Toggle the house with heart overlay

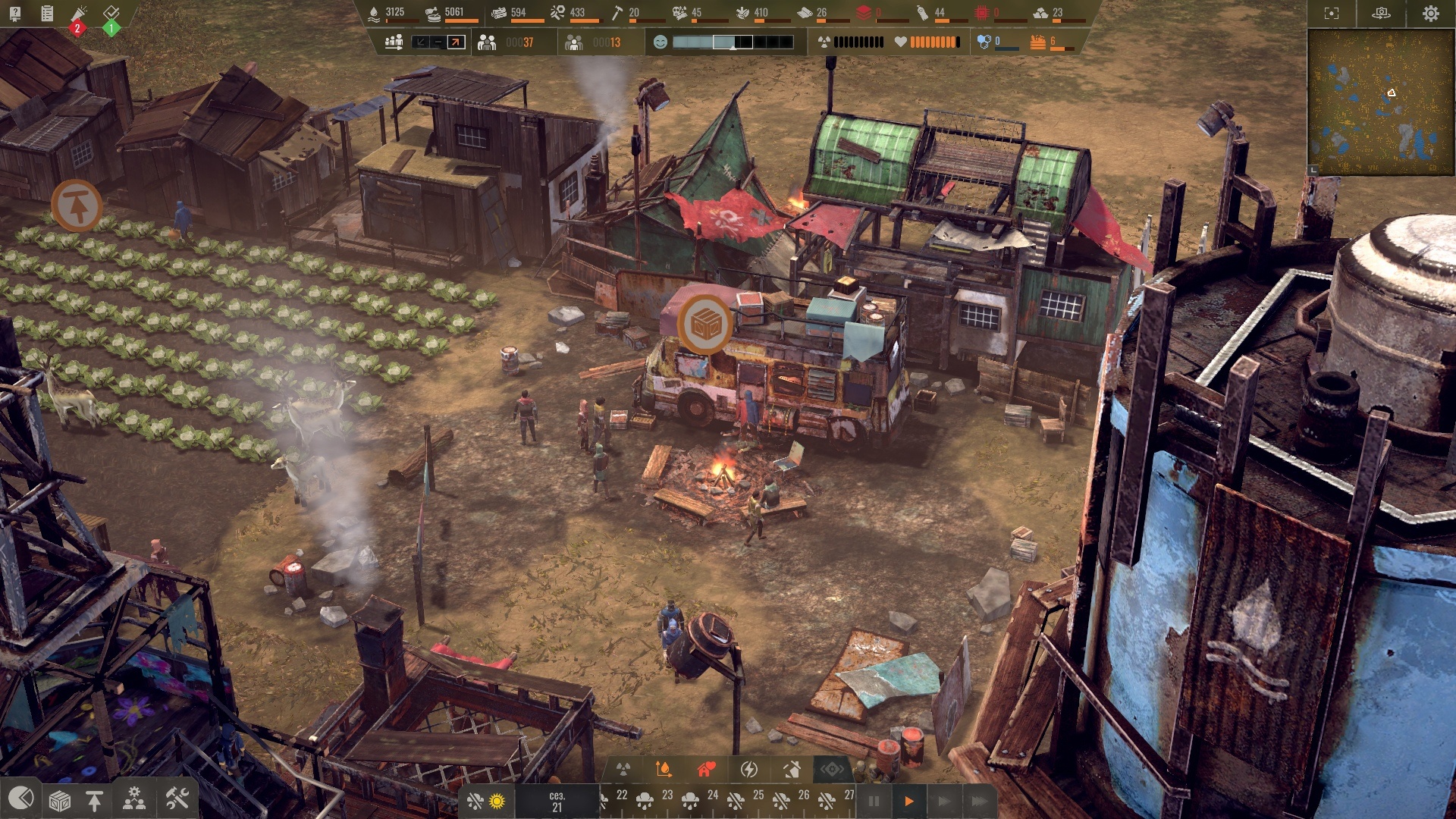point(706,770)
